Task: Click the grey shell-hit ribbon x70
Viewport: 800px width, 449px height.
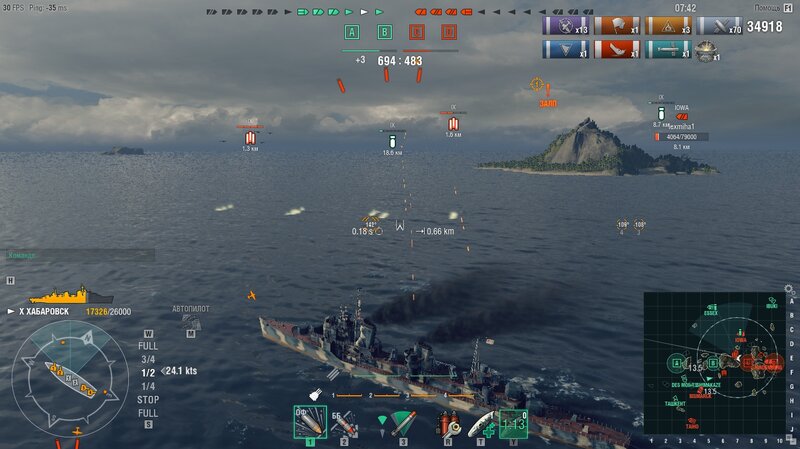Action: (720, 26)
